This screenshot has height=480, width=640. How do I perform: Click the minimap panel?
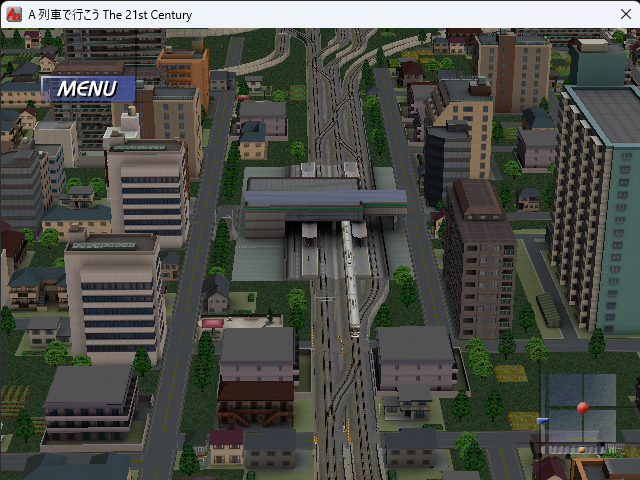(x=578, y=410)
